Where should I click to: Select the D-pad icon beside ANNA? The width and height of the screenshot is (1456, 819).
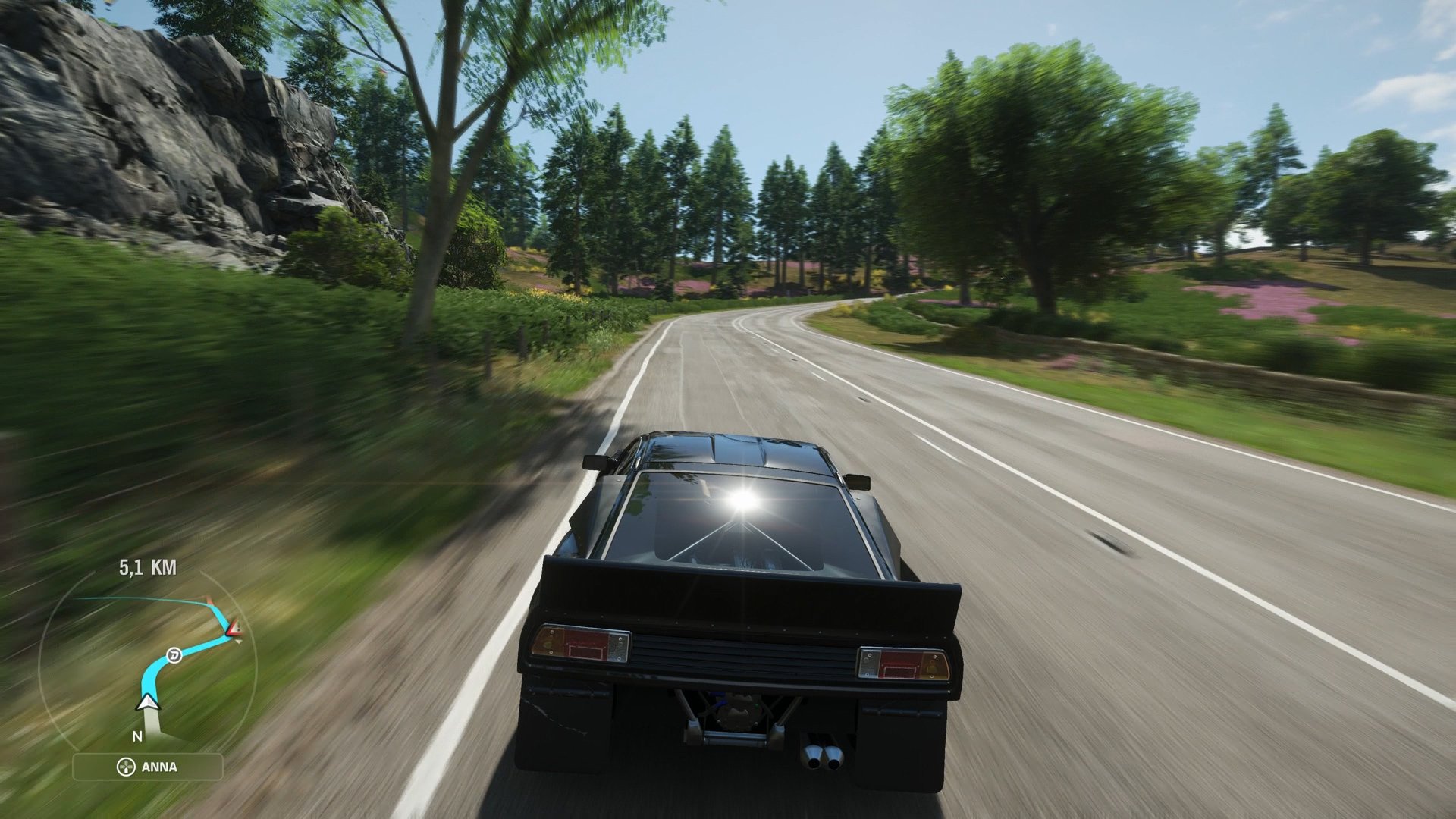click(x=126, y=767)
